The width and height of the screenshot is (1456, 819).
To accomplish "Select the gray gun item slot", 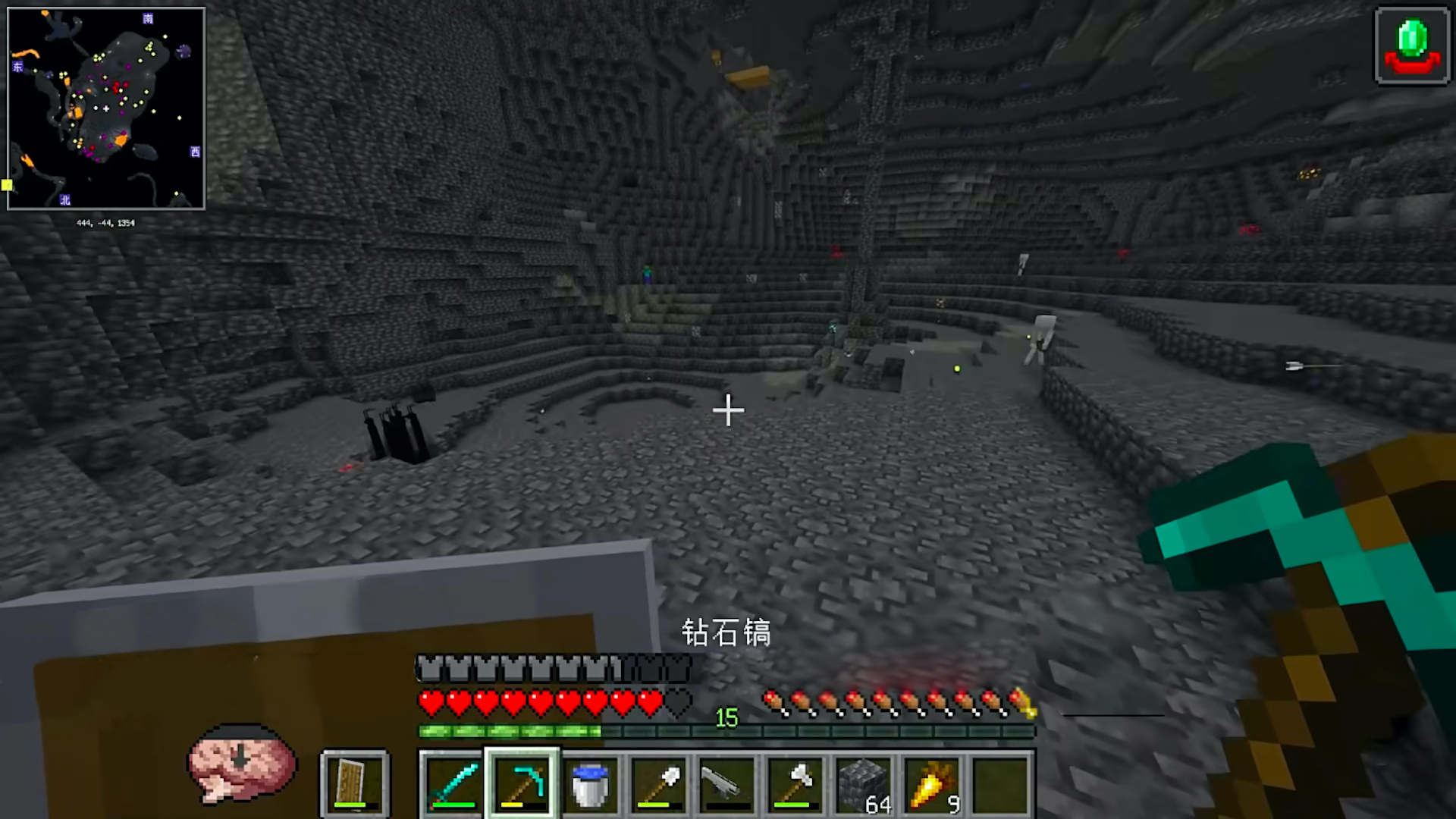I will pyautogui.click(x=726, y=784).
